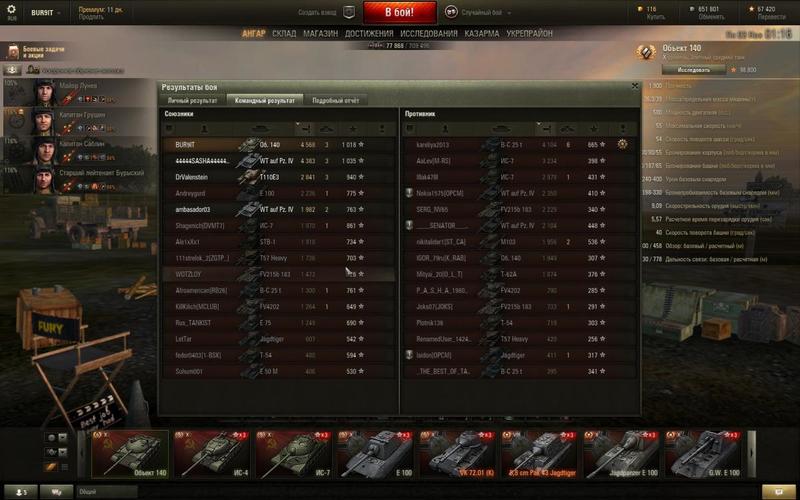
Task: Switch to the Личный результат tab
Action: pyautogui.click(x=192, y=101)
